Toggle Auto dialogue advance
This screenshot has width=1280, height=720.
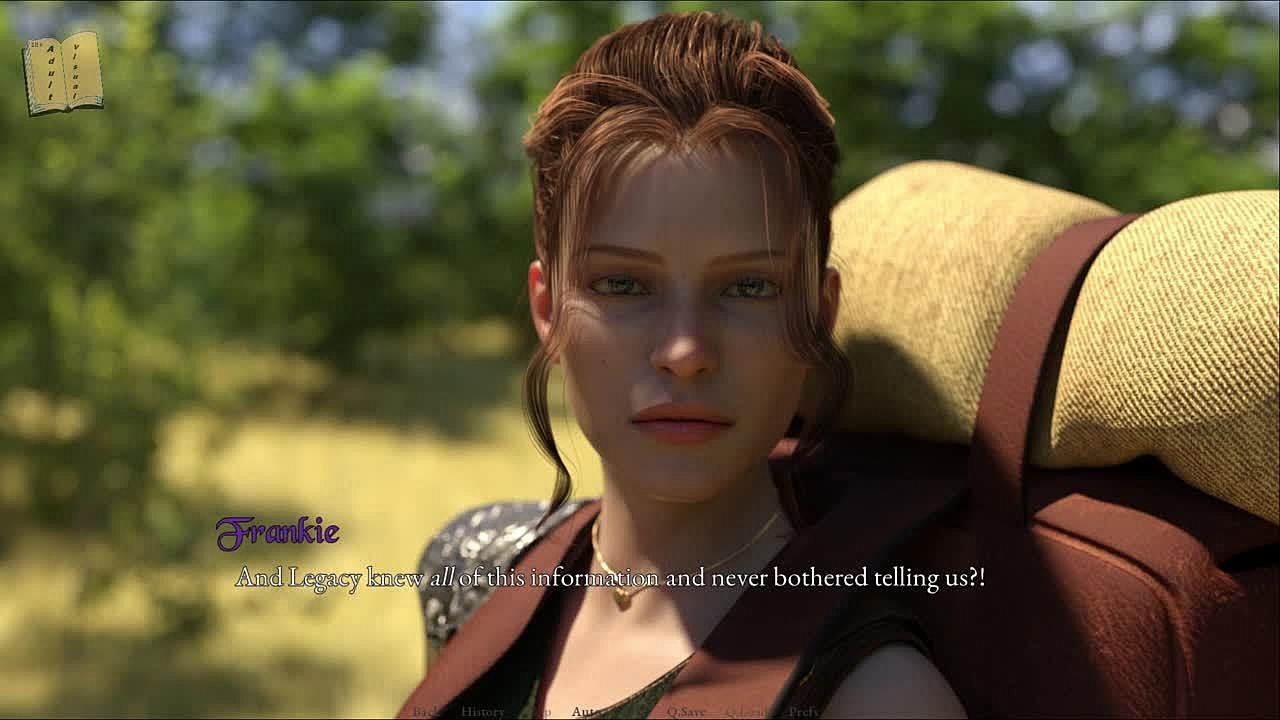tap(586, 711)
